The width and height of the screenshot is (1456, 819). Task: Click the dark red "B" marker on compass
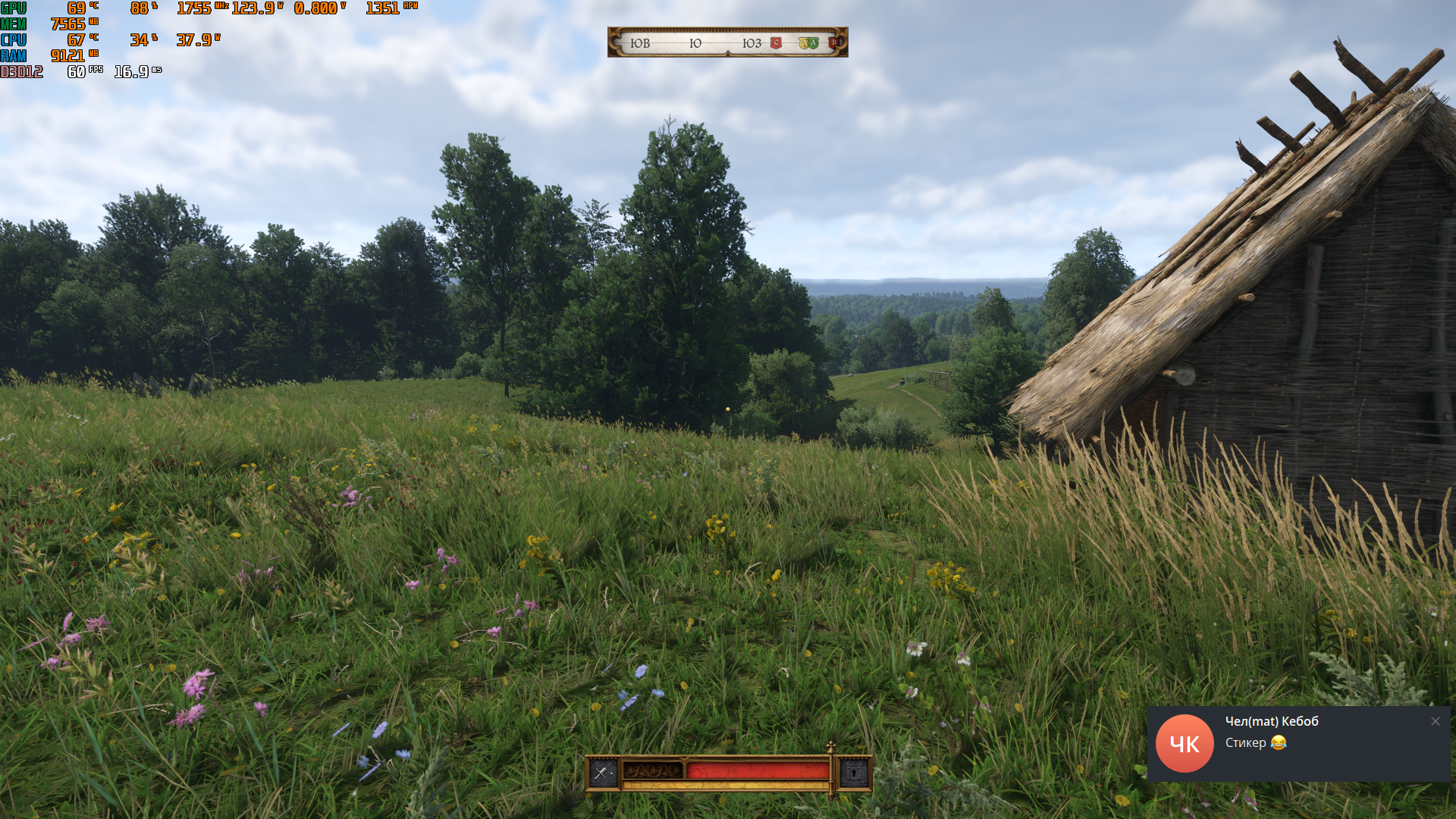coord(833,43)
